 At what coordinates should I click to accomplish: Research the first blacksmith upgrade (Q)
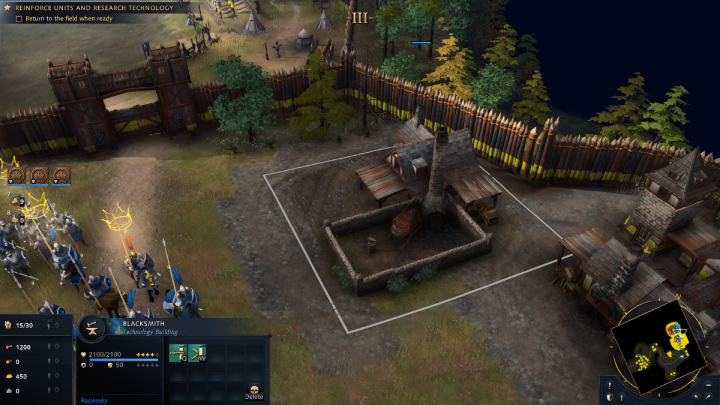click(177, 352)
